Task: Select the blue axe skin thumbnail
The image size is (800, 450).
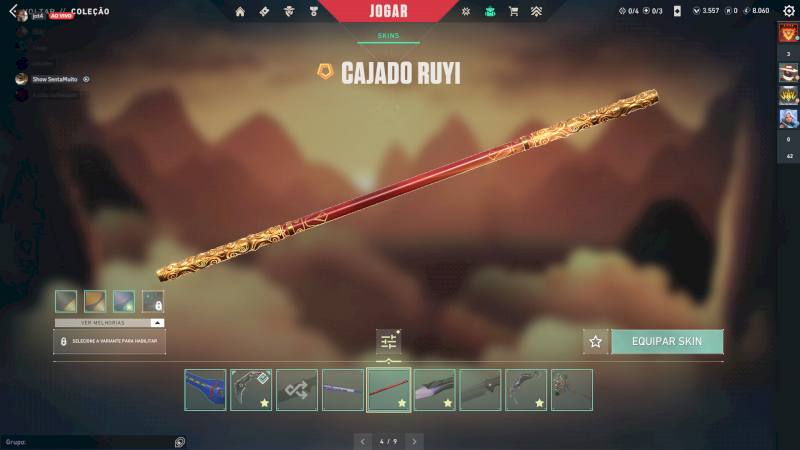Action: pos(205,390)
